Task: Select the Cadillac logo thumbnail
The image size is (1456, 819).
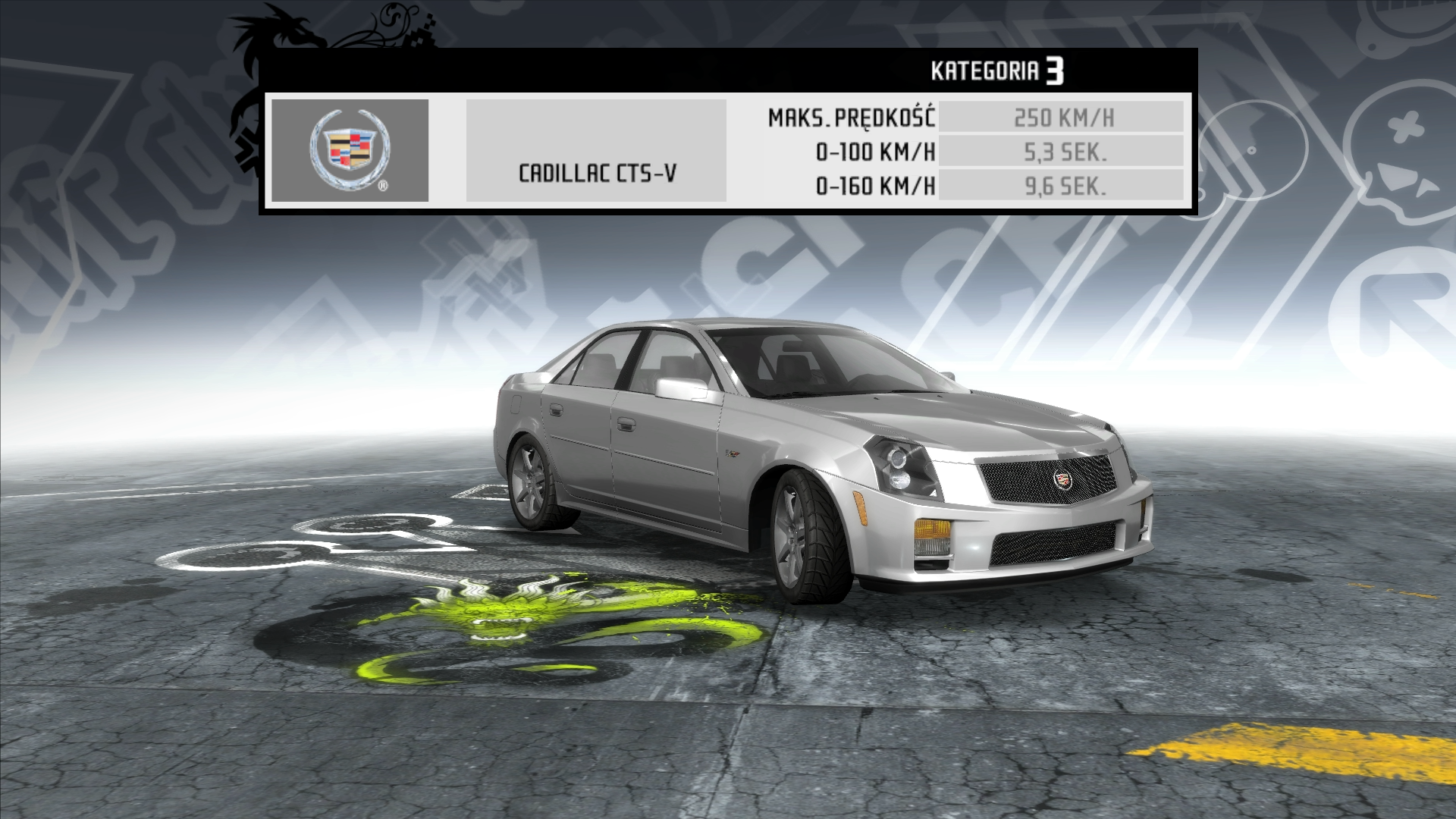Action: (x=350, y=150)
